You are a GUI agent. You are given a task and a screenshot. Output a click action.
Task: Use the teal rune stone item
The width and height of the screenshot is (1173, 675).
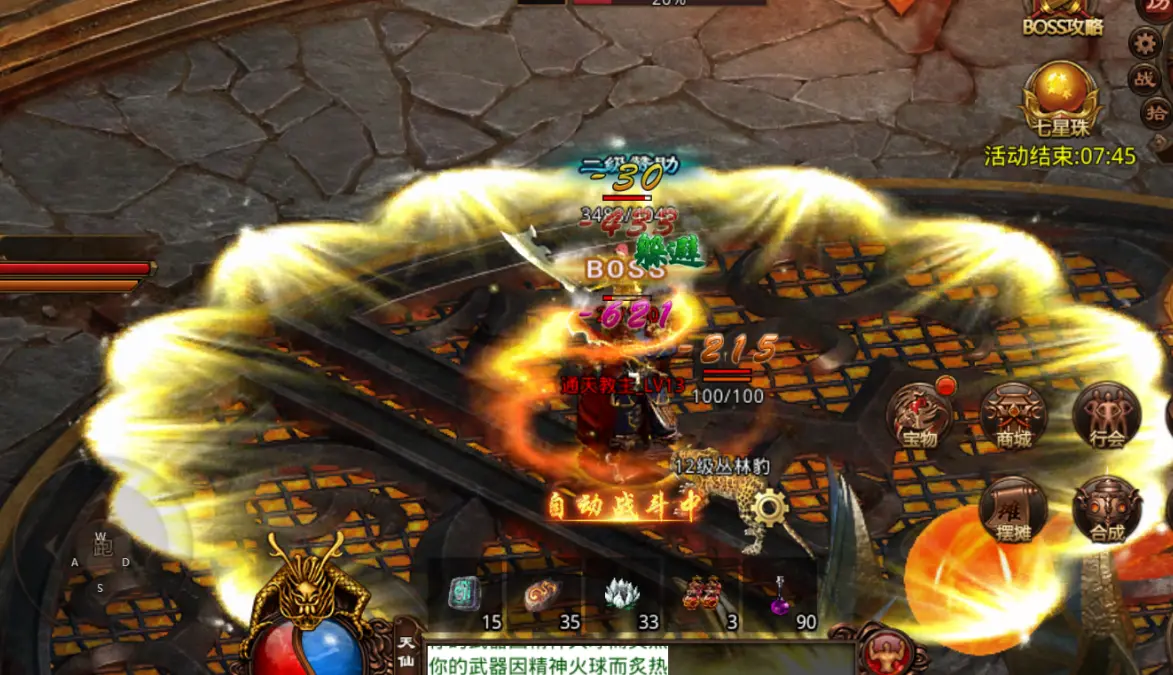click(464, 596)
